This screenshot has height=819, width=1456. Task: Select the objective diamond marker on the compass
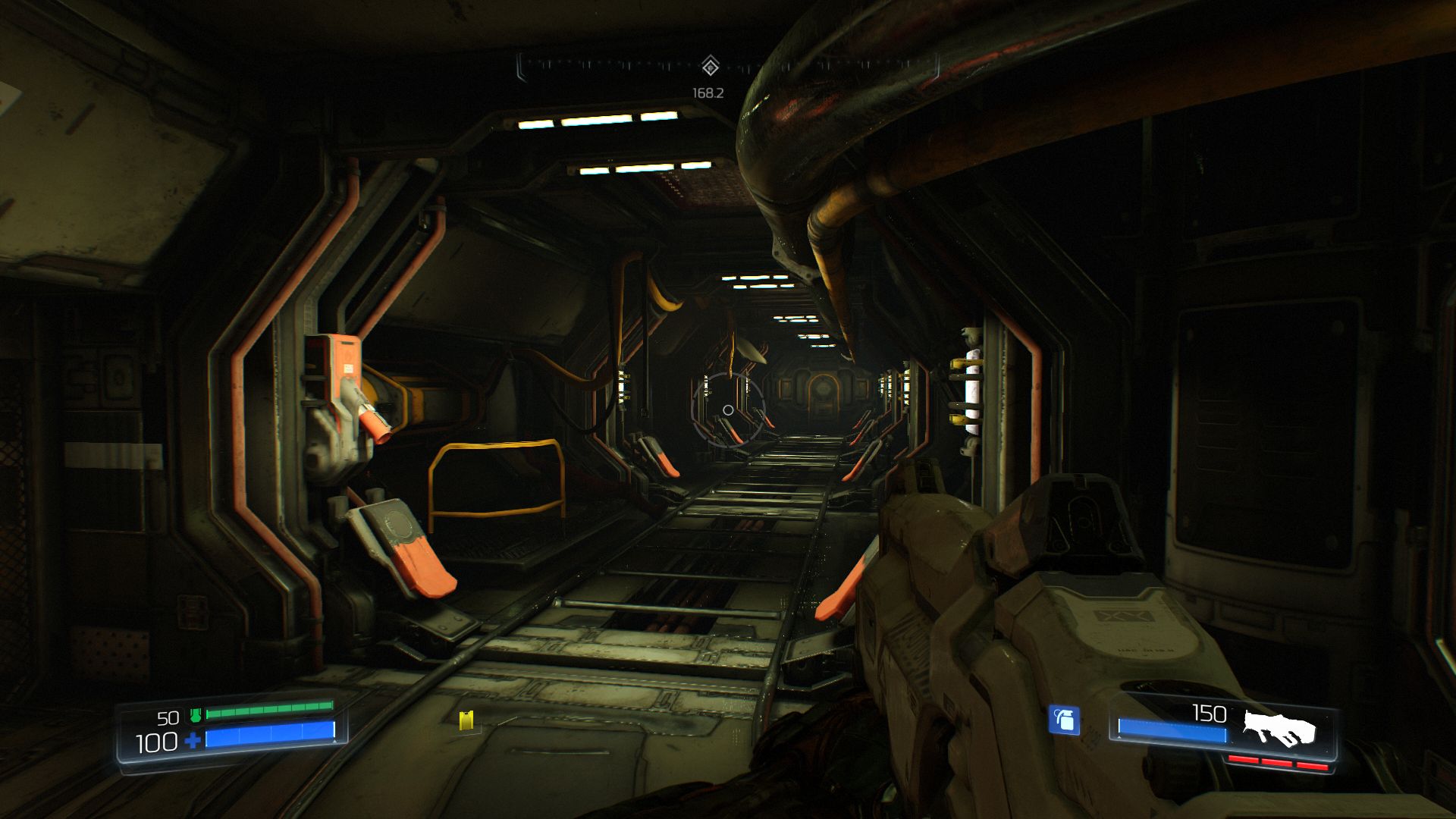[709, 67]
